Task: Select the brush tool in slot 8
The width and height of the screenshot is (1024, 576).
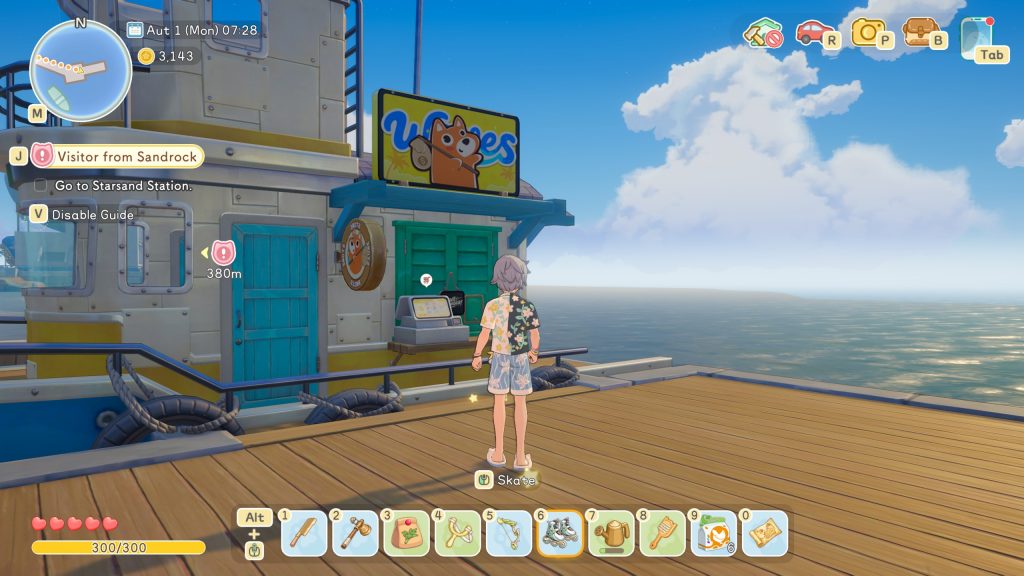Action: [x=662, y=534]
